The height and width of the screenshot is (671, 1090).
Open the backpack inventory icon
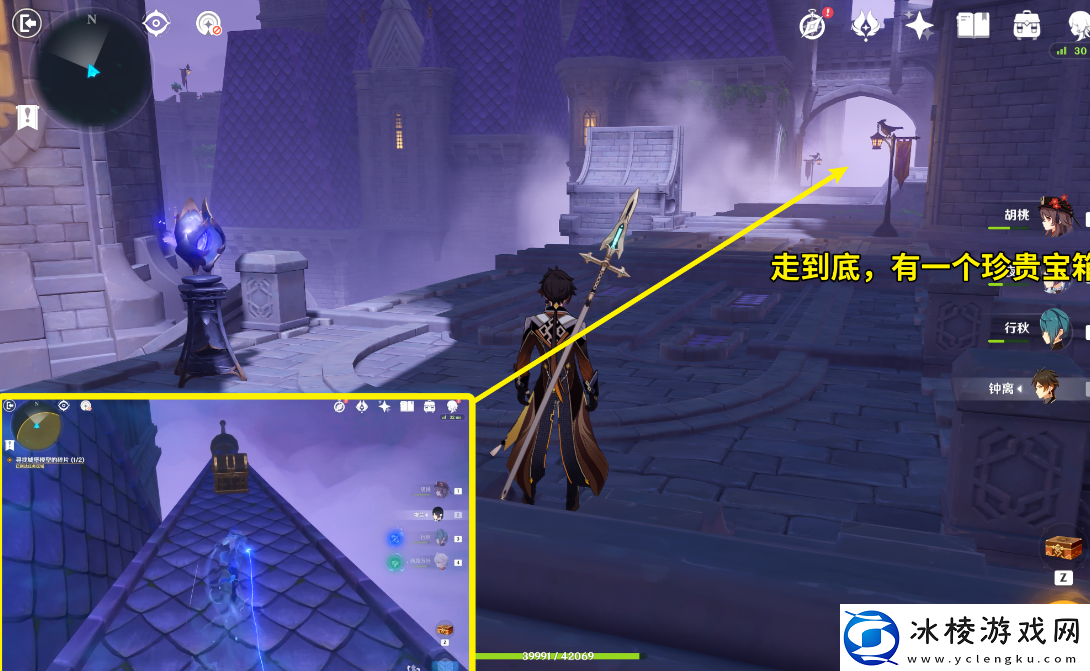pyautogui.click(x=1026, y=25)
